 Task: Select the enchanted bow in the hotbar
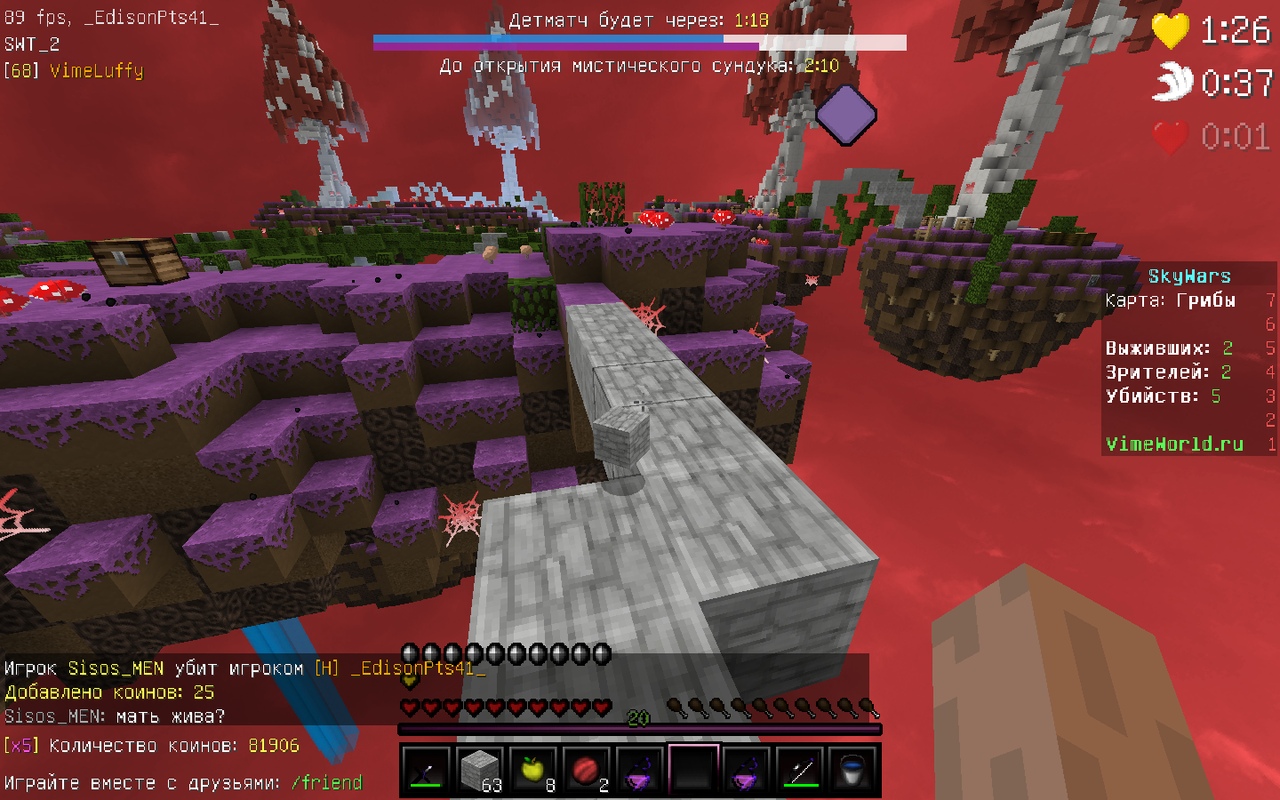click(x=798, y=770)
